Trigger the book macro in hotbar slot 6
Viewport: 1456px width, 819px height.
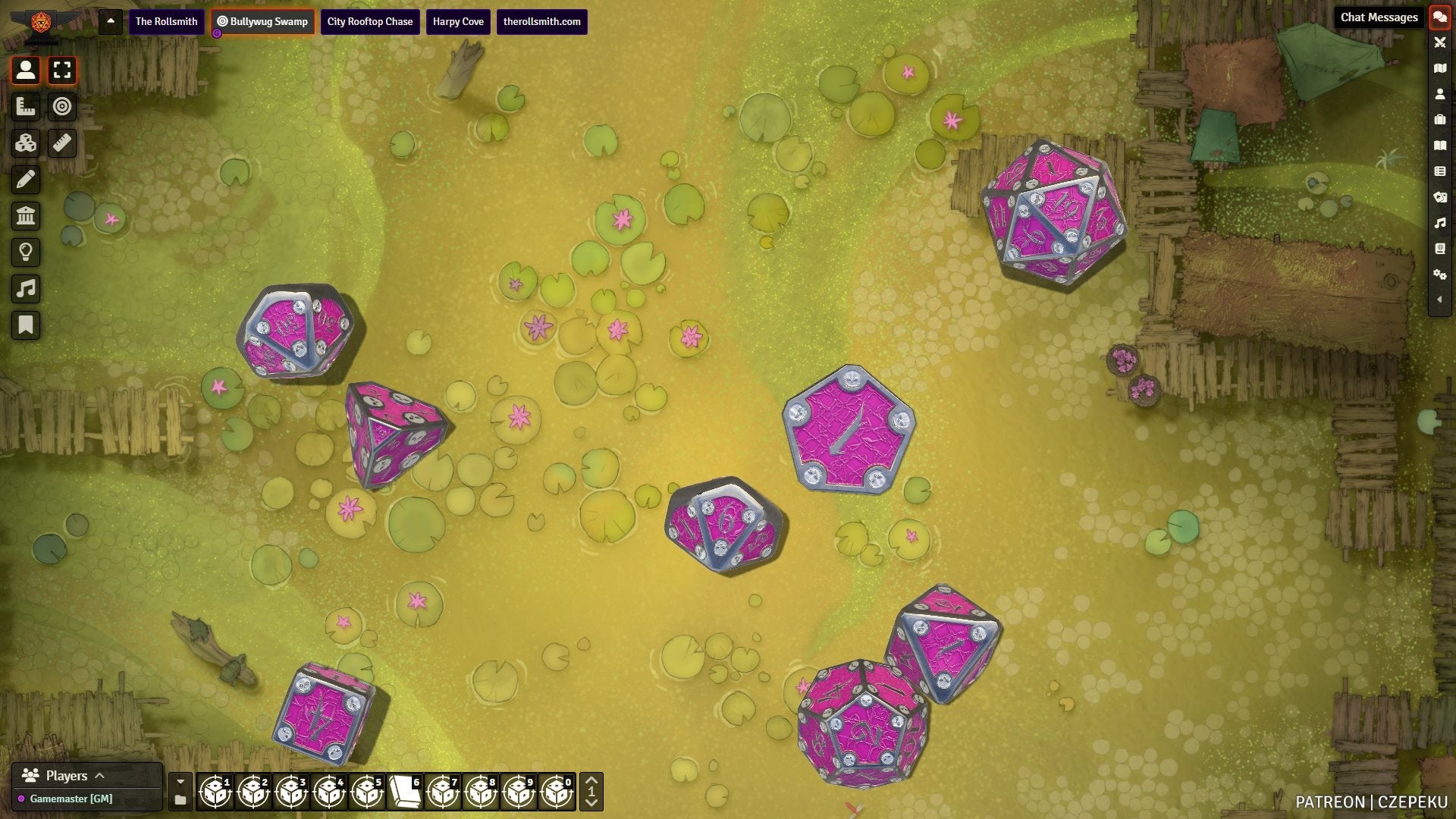pos(405,792)
